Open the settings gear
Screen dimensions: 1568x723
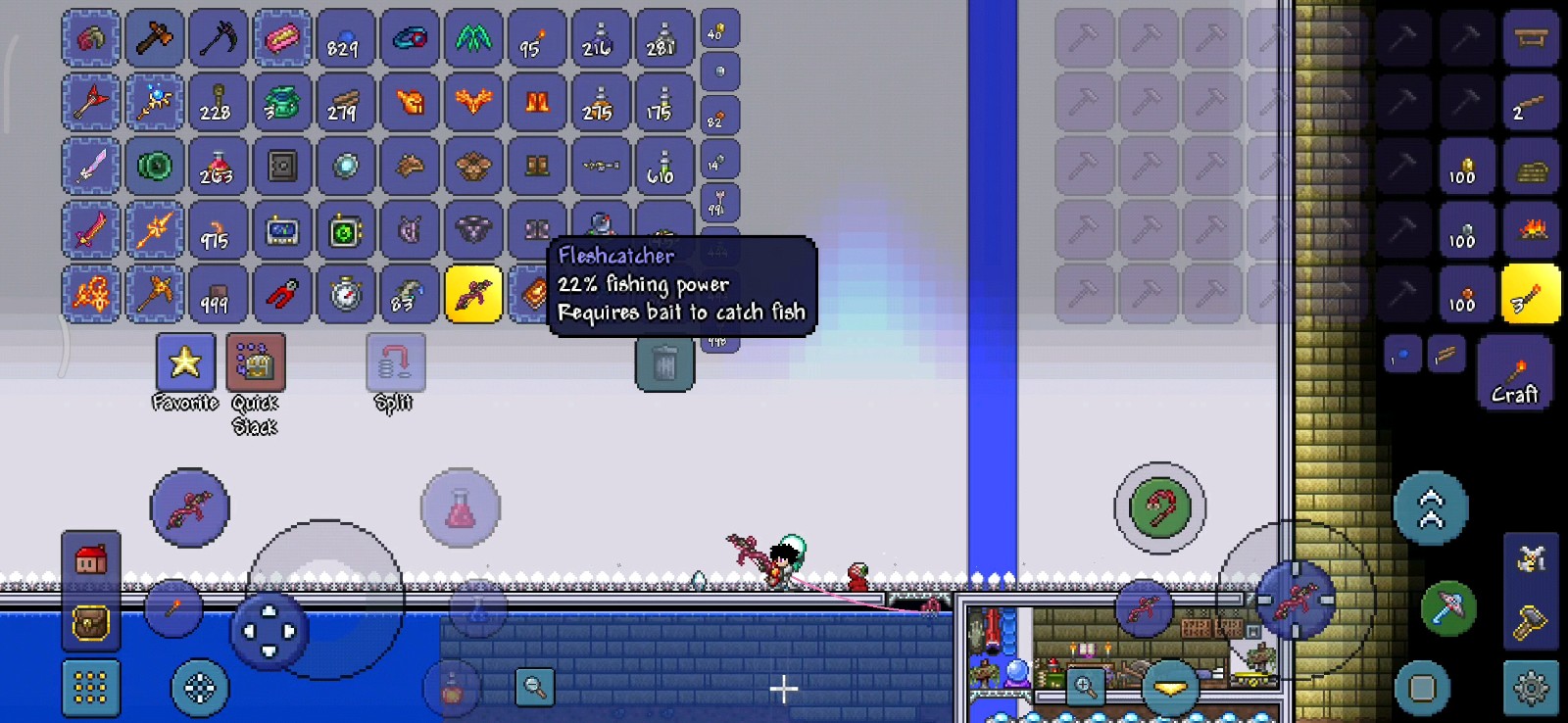(1531, 688)
